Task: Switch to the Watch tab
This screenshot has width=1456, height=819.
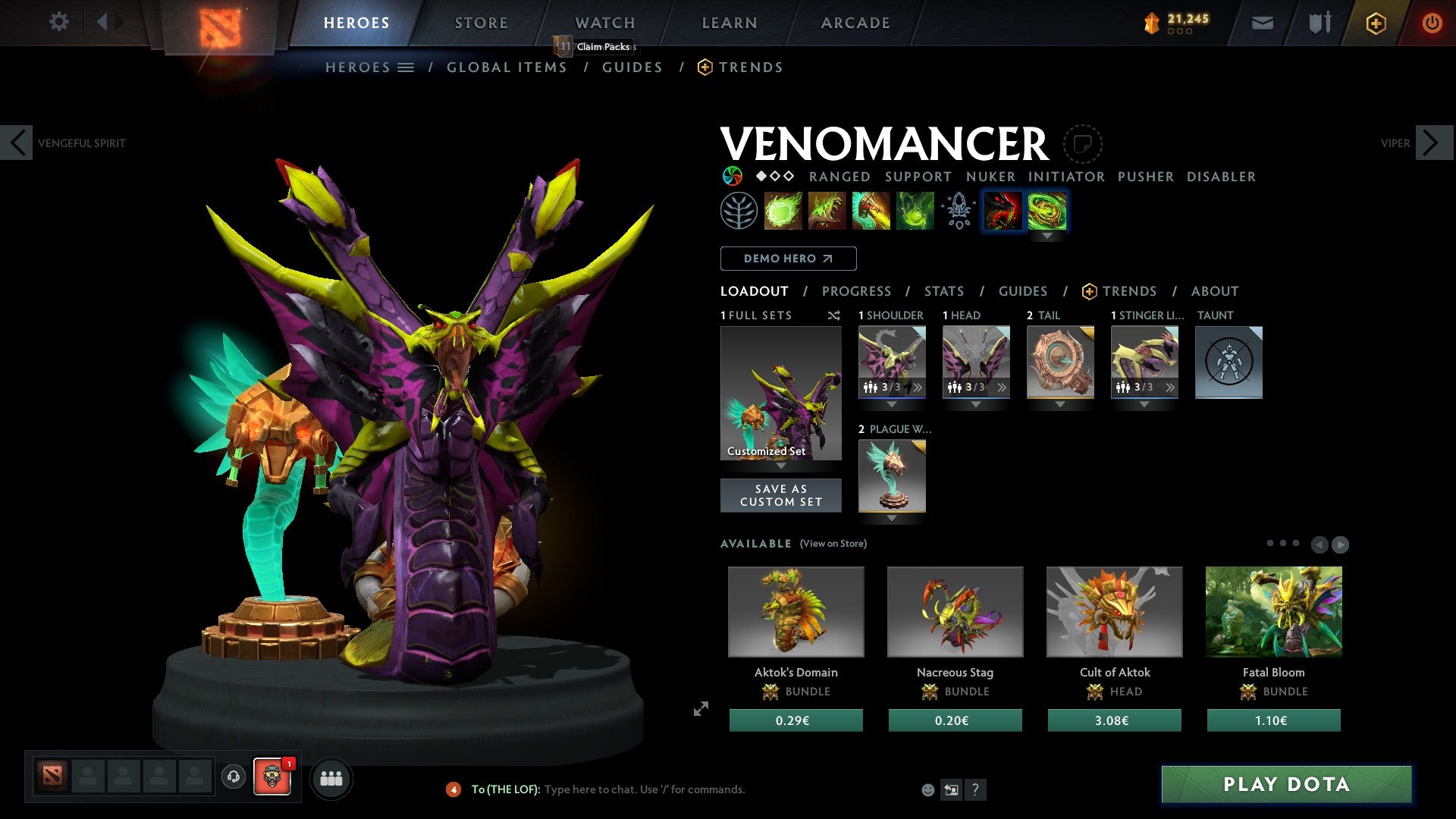Action: point(604,23)
